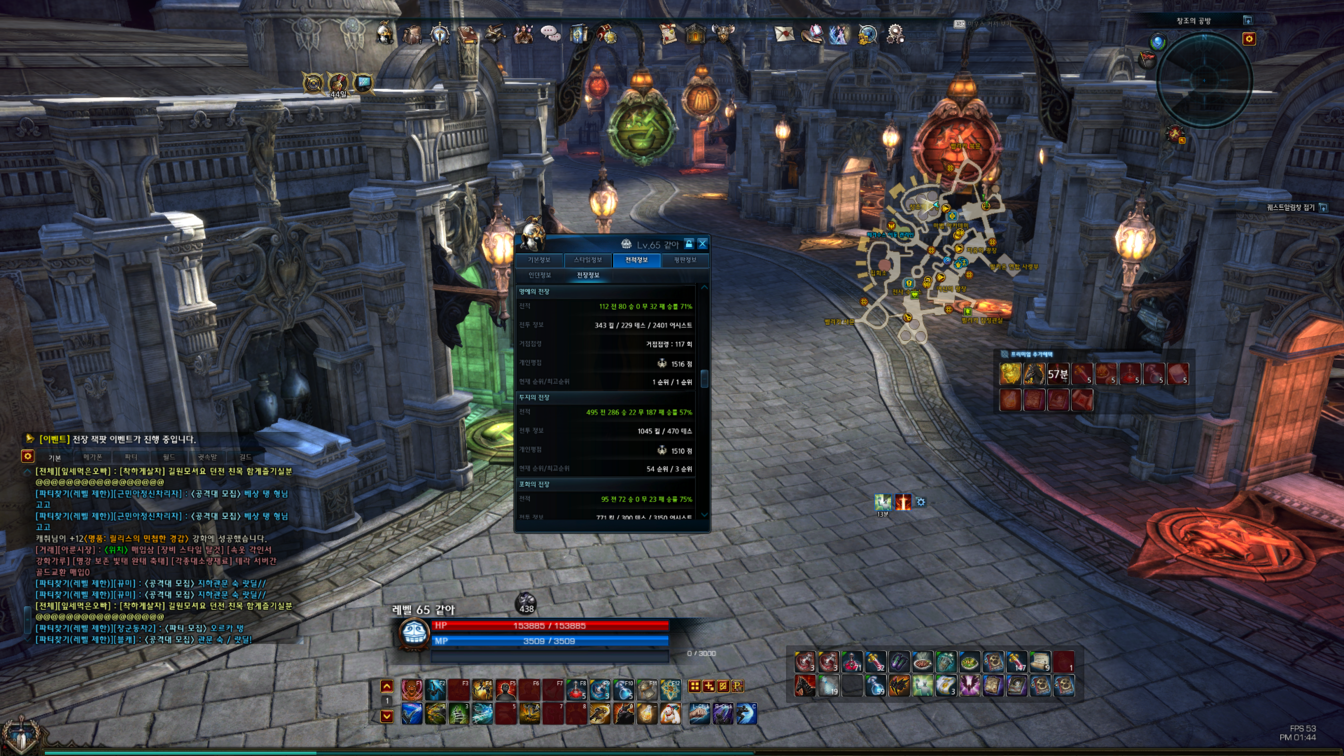Open the inventory bag icon in top menu
This screenshot has width=1344, height=756.
pos(412,34)
